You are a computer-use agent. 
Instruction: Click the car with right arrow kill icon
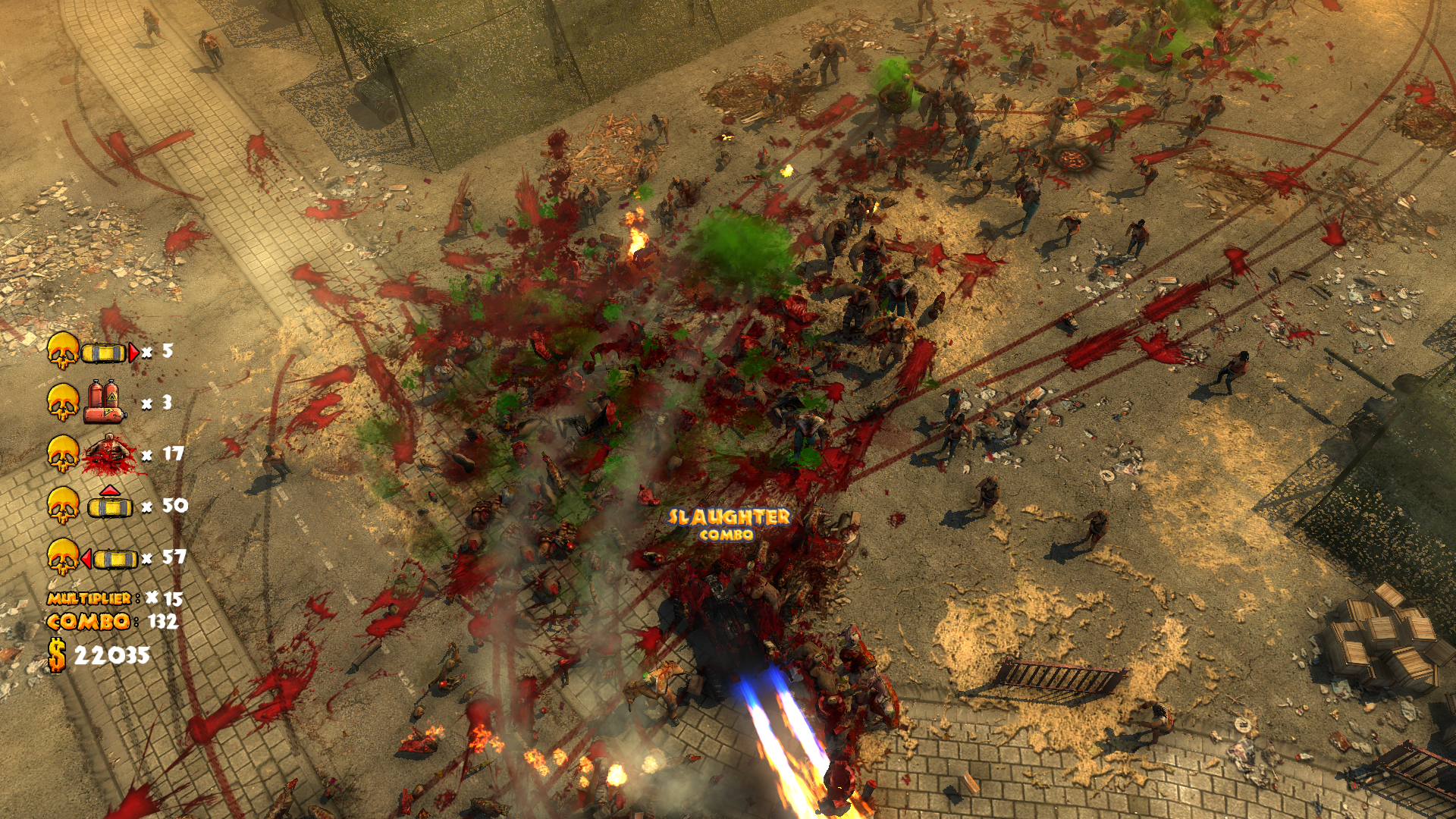[x=110, y=353]
